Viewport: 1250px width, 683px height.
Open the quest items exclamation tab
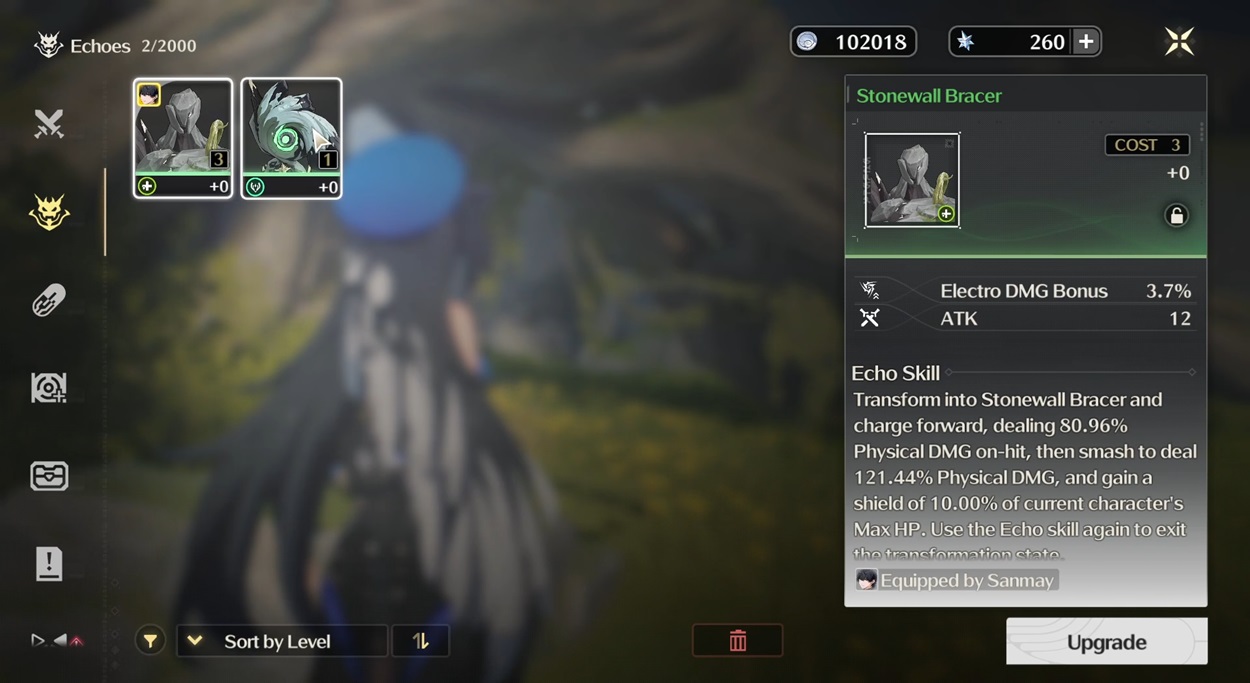[x=49, y=564]
